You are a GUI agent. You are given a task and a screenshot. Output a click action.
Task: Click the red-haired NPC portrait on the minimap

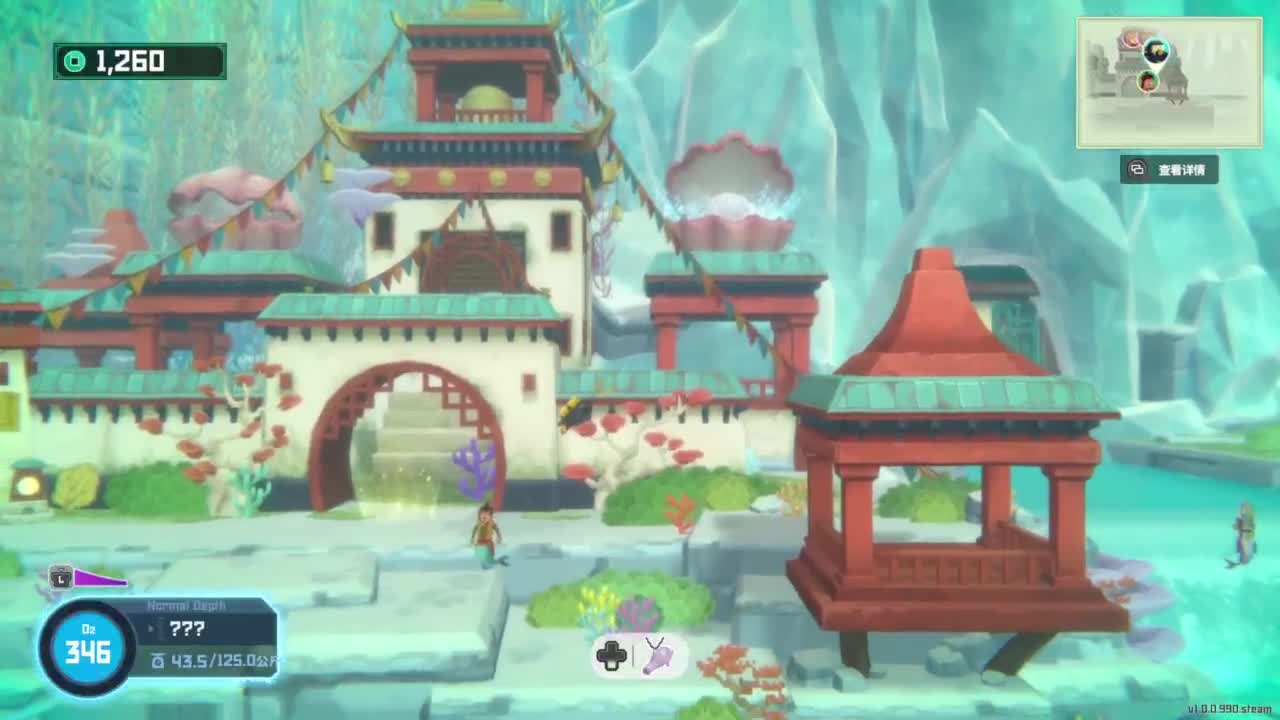[x=1147, y=82]
